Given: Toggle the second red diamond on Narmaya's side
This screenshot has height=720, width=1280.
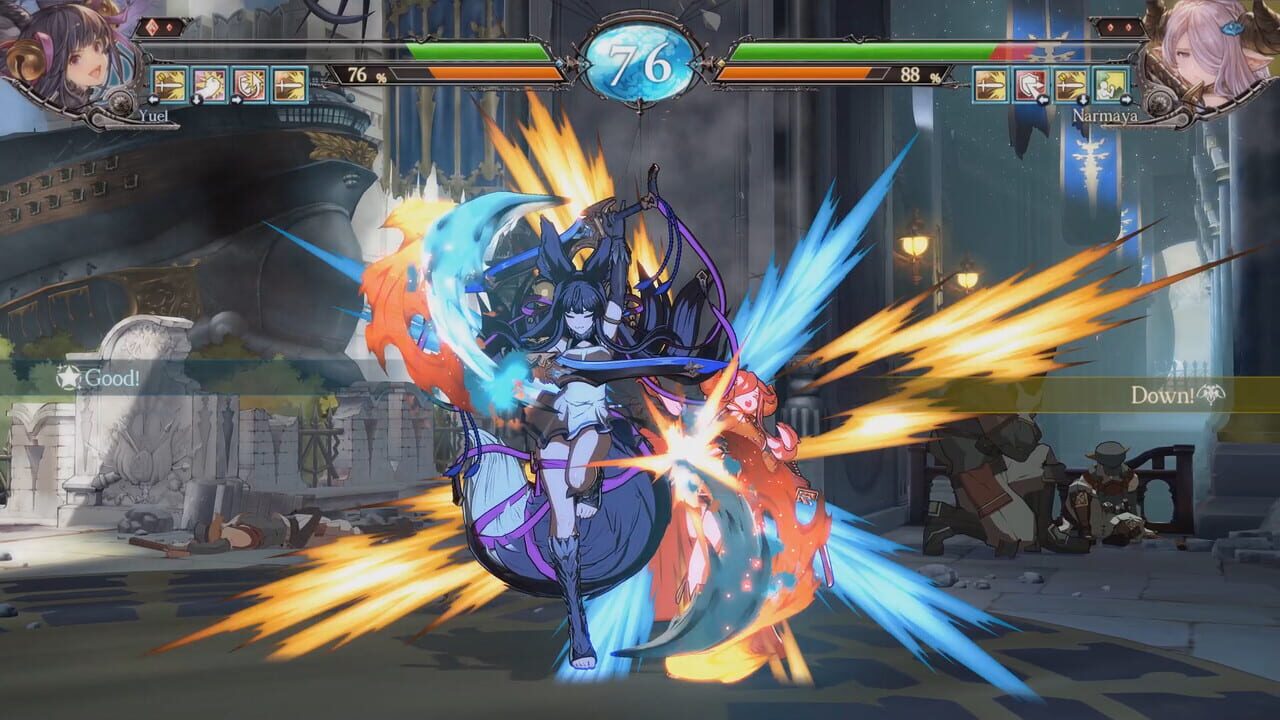Looking at the screenshot, I should click(x=1128, y=27).
